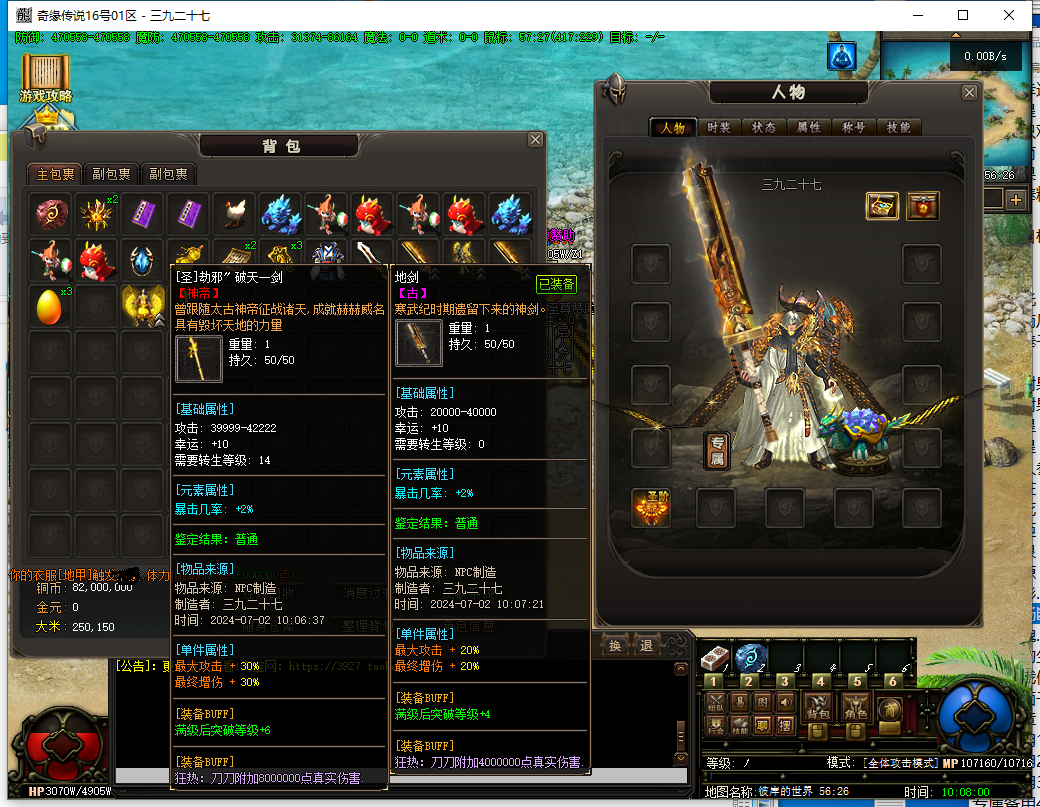Open the 背包 bag button on the HUD
Image resolution: width=1040 pixels, height=807 pixels.
pyautogui.click(x=818, y=704)
